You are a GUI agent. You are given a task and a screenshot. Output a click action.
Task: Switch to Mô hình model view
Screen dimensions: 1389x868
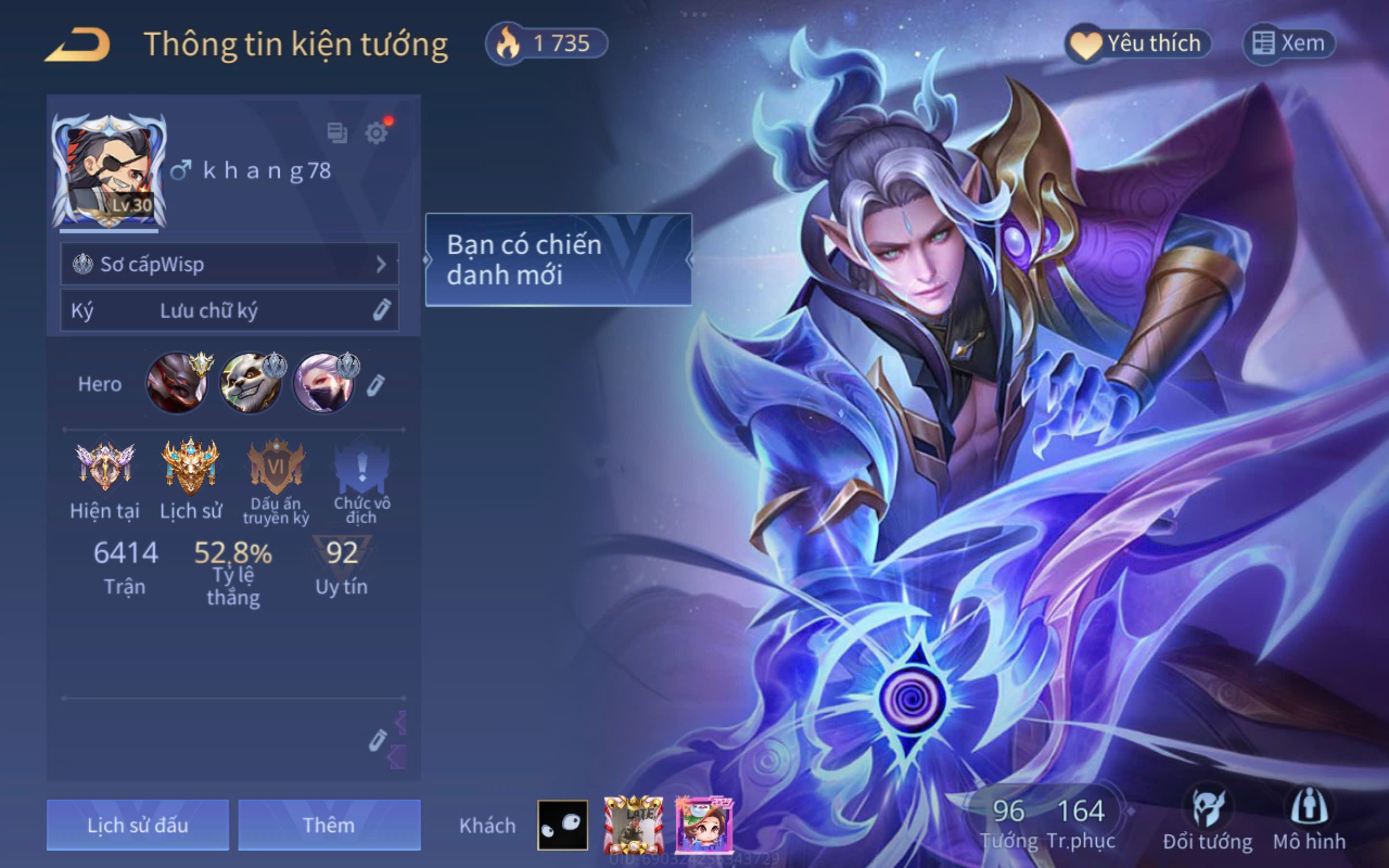[1309, 821]
